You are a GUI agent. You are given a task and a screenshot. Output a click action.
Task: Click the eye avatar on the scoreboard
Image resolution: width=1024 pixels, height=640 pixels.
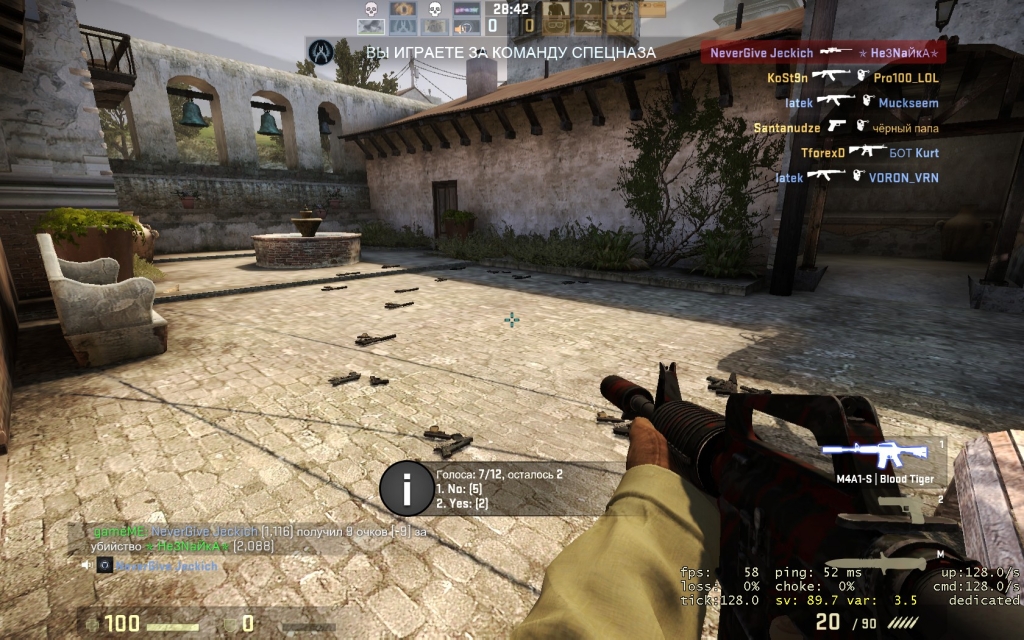point(404,9)
